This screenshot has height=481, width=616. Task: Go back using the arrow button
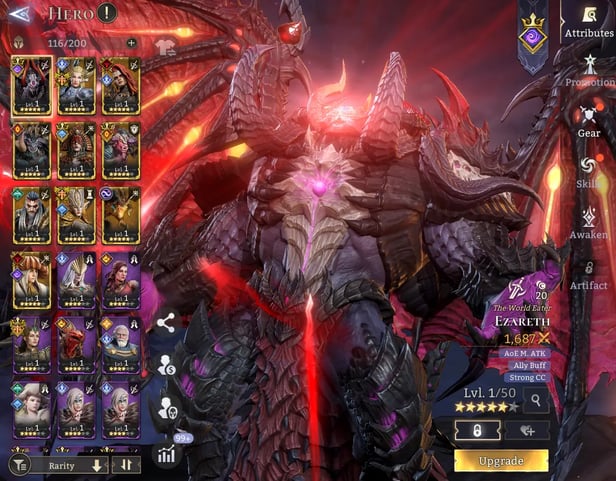18,14
